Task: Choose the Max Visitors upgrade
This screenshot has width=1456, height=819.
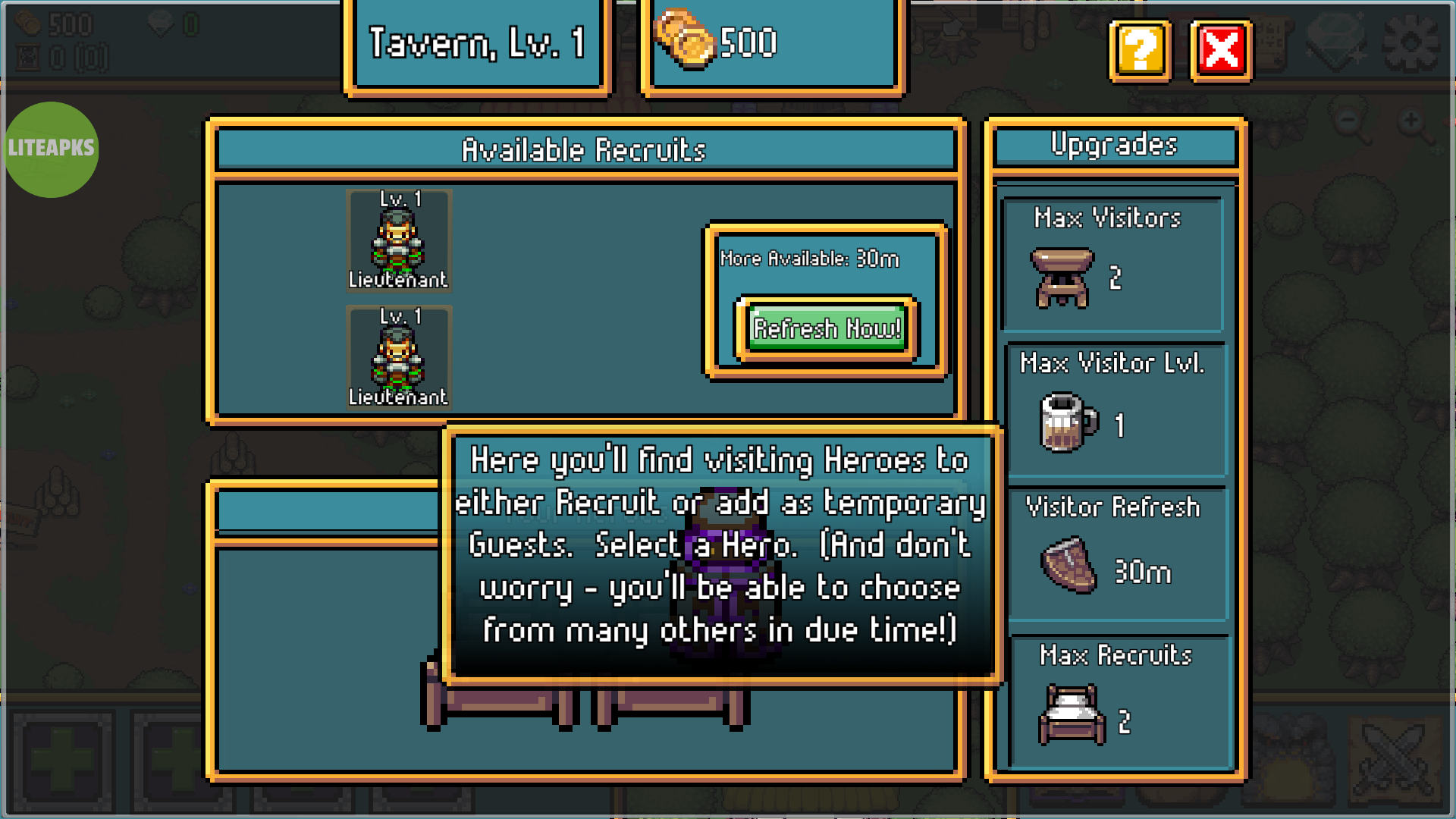Action: click(x=1112, y=262)
